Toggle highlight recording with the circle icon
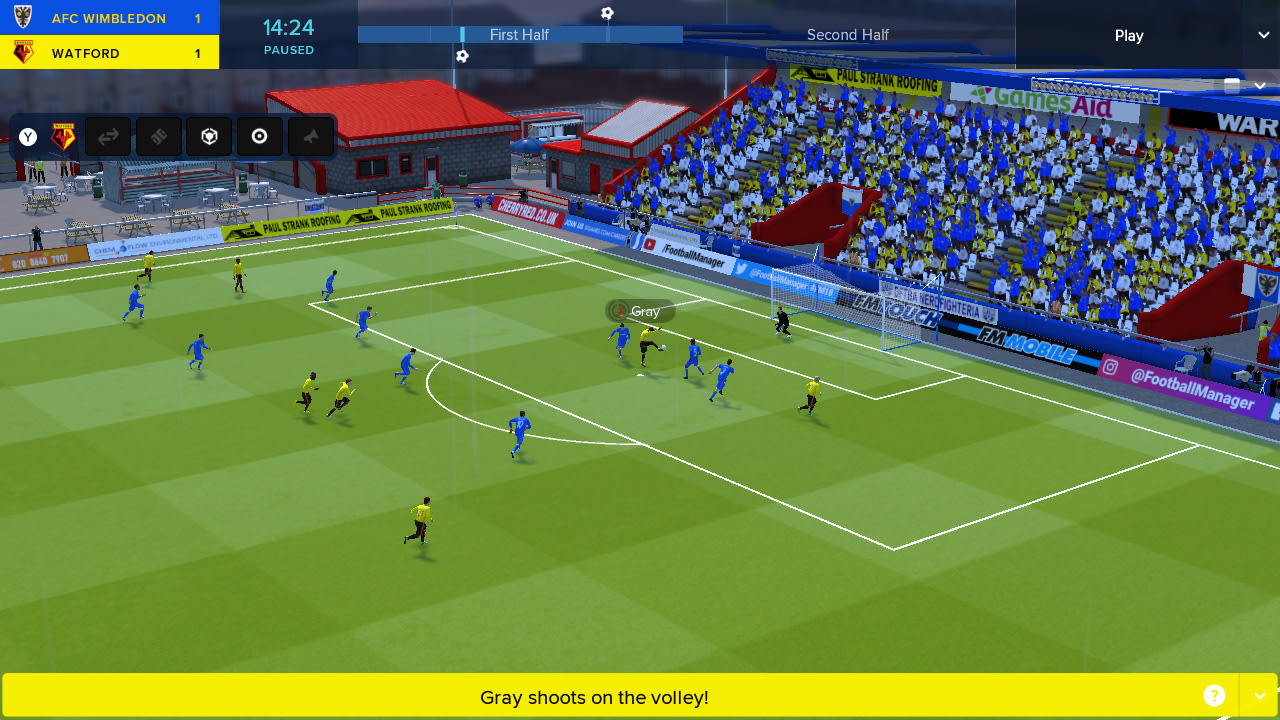The image size is (1280, 720). (x=260, y=136)
